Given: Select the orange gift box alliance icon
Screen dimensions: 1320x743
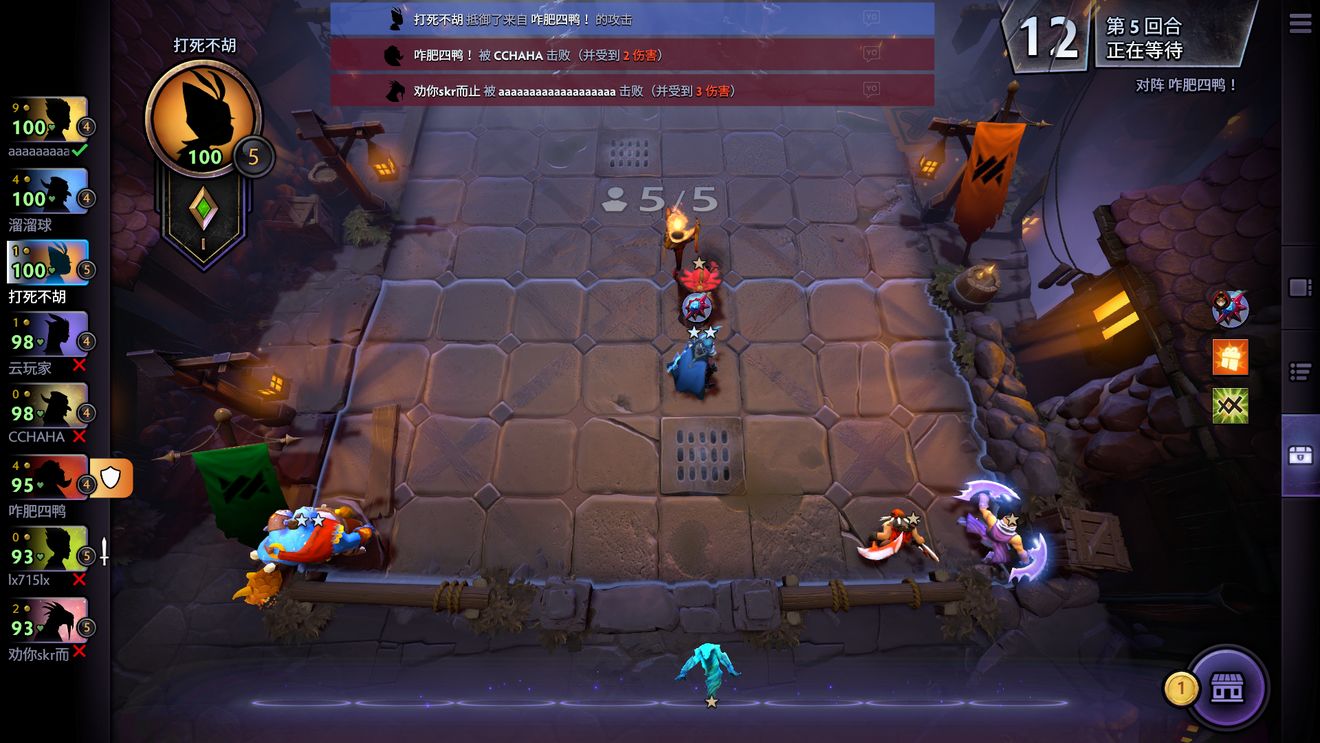Looking at the screenshot, I should [1230, 357].
